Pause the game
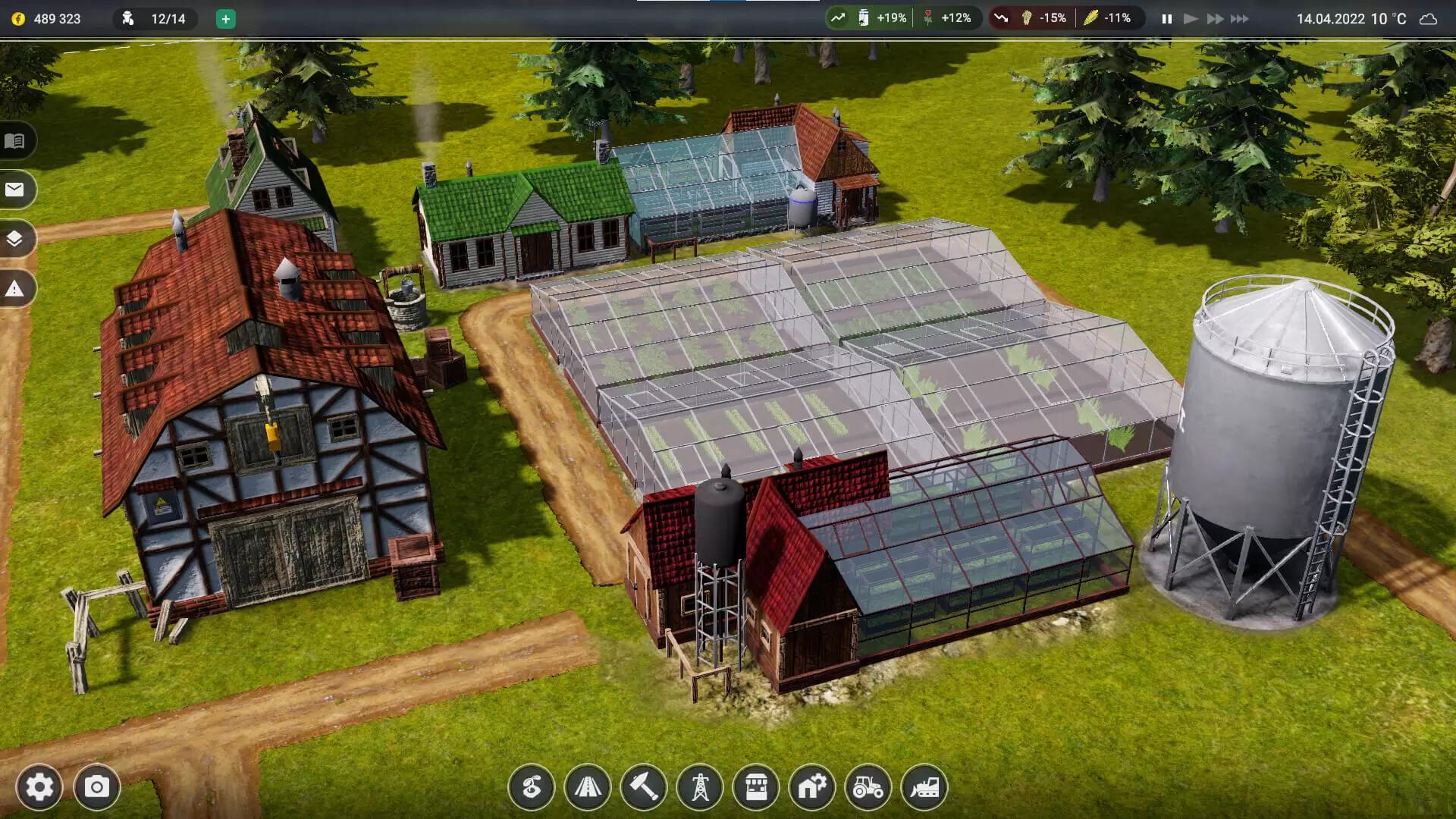This screenshot has width=1456, height=819. pyautogui.click(x=1167, y=19)
